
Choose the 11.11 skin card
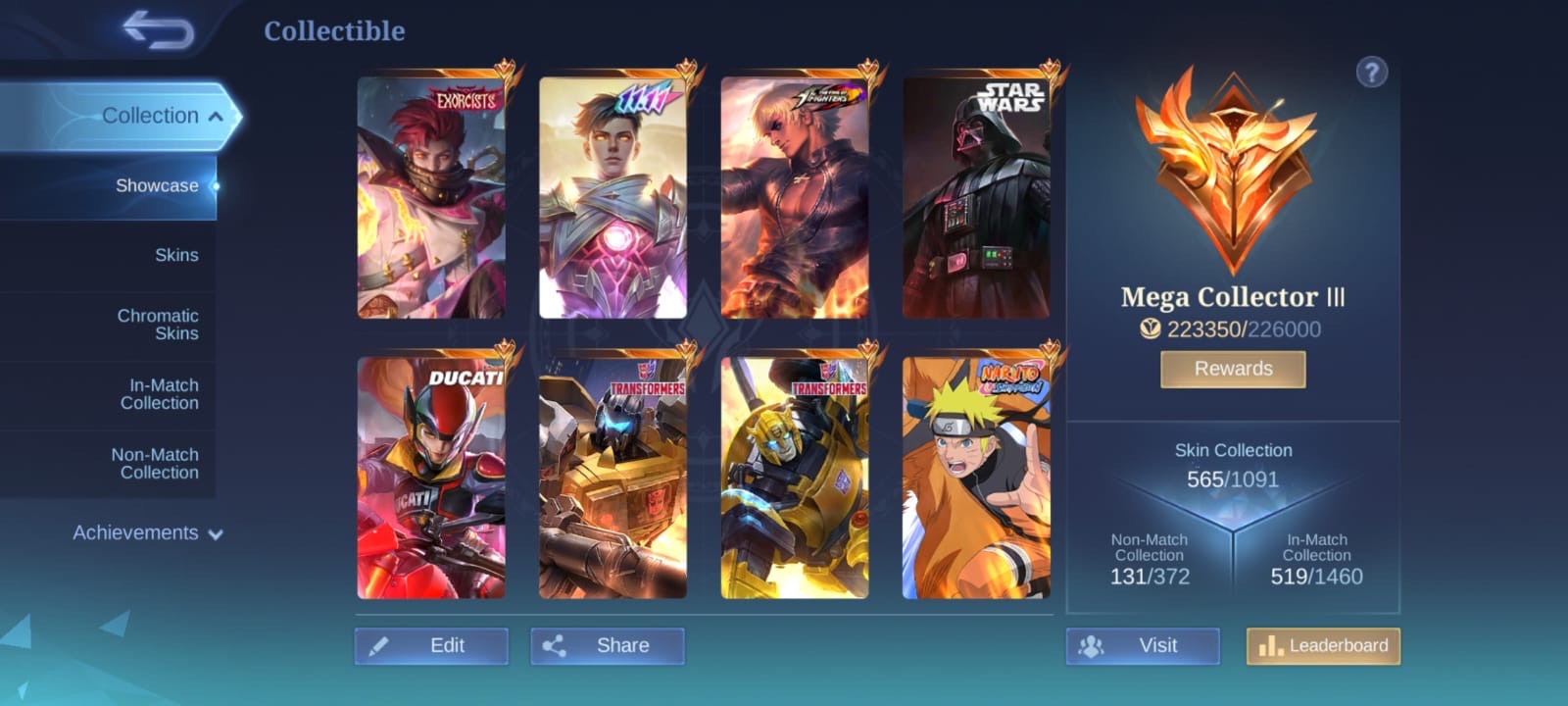coord(612,198)
